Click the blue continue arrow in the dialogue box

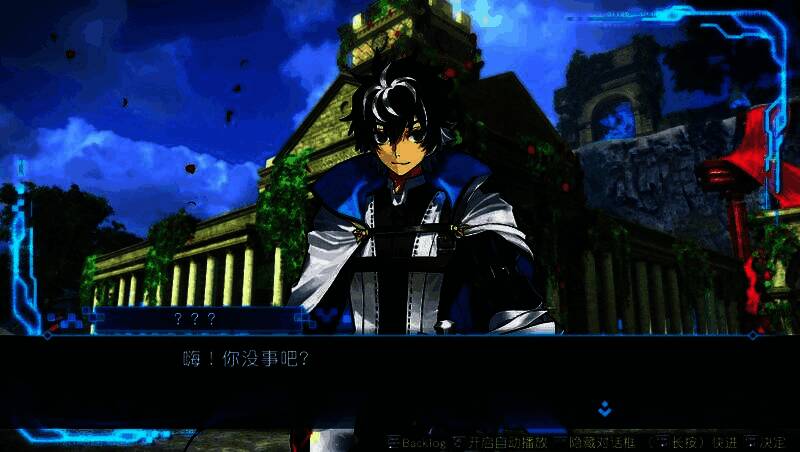tap(604, 409)
